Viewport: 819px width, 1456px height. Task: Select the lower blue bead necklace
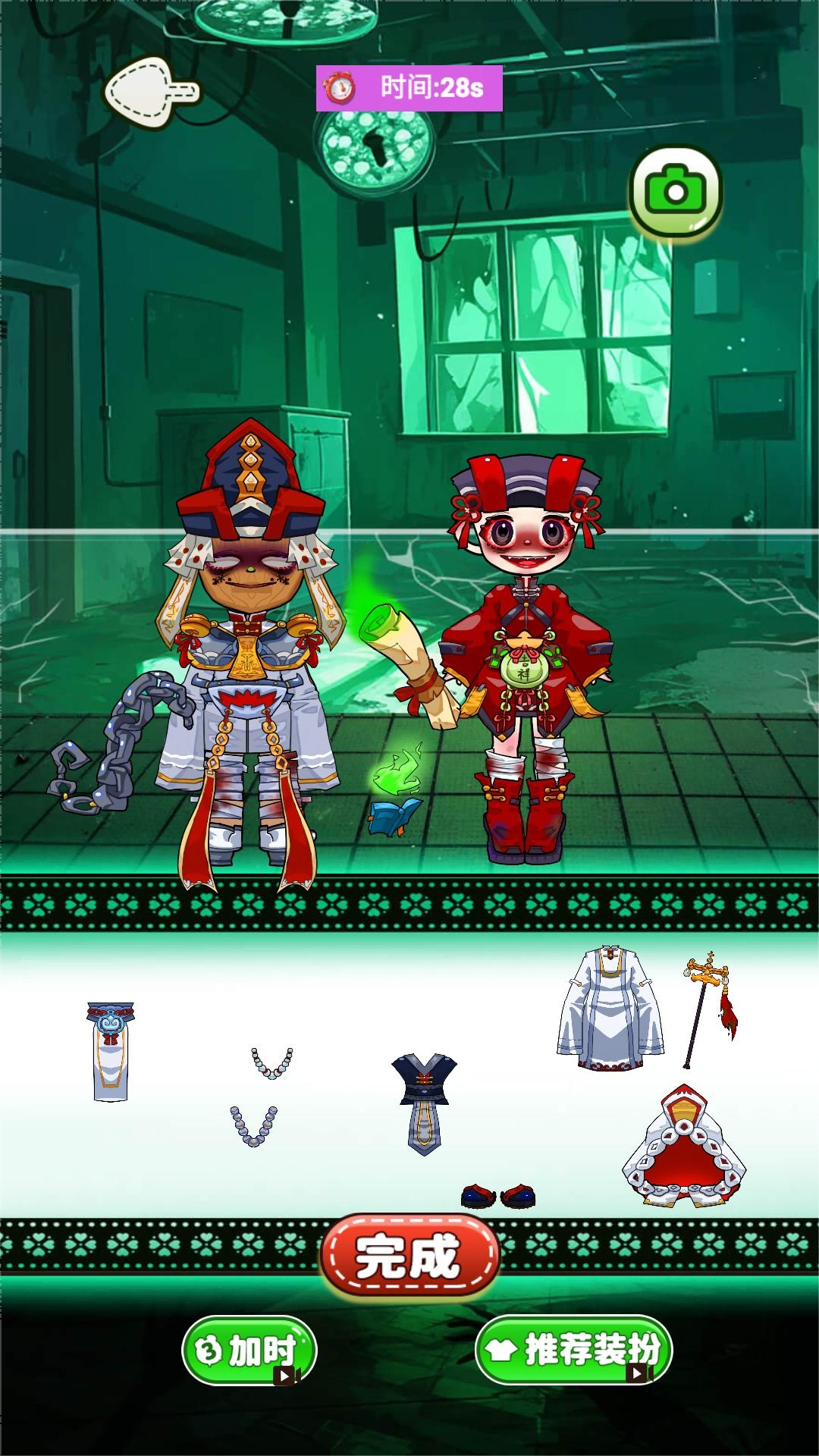(254, 1125)
